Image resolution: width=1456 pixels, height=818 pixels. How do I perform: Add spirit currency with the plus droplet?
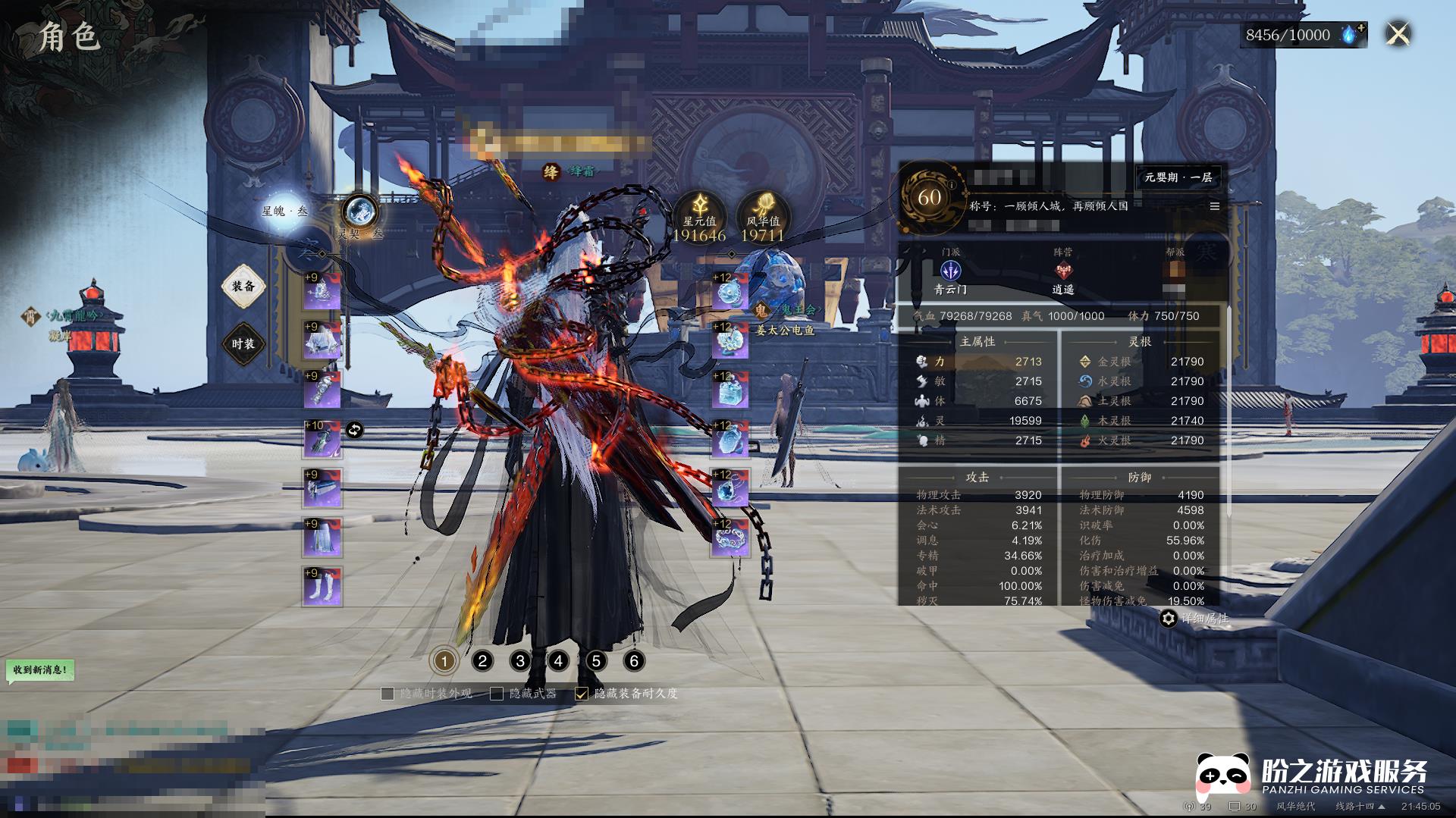coord(1353,34)
